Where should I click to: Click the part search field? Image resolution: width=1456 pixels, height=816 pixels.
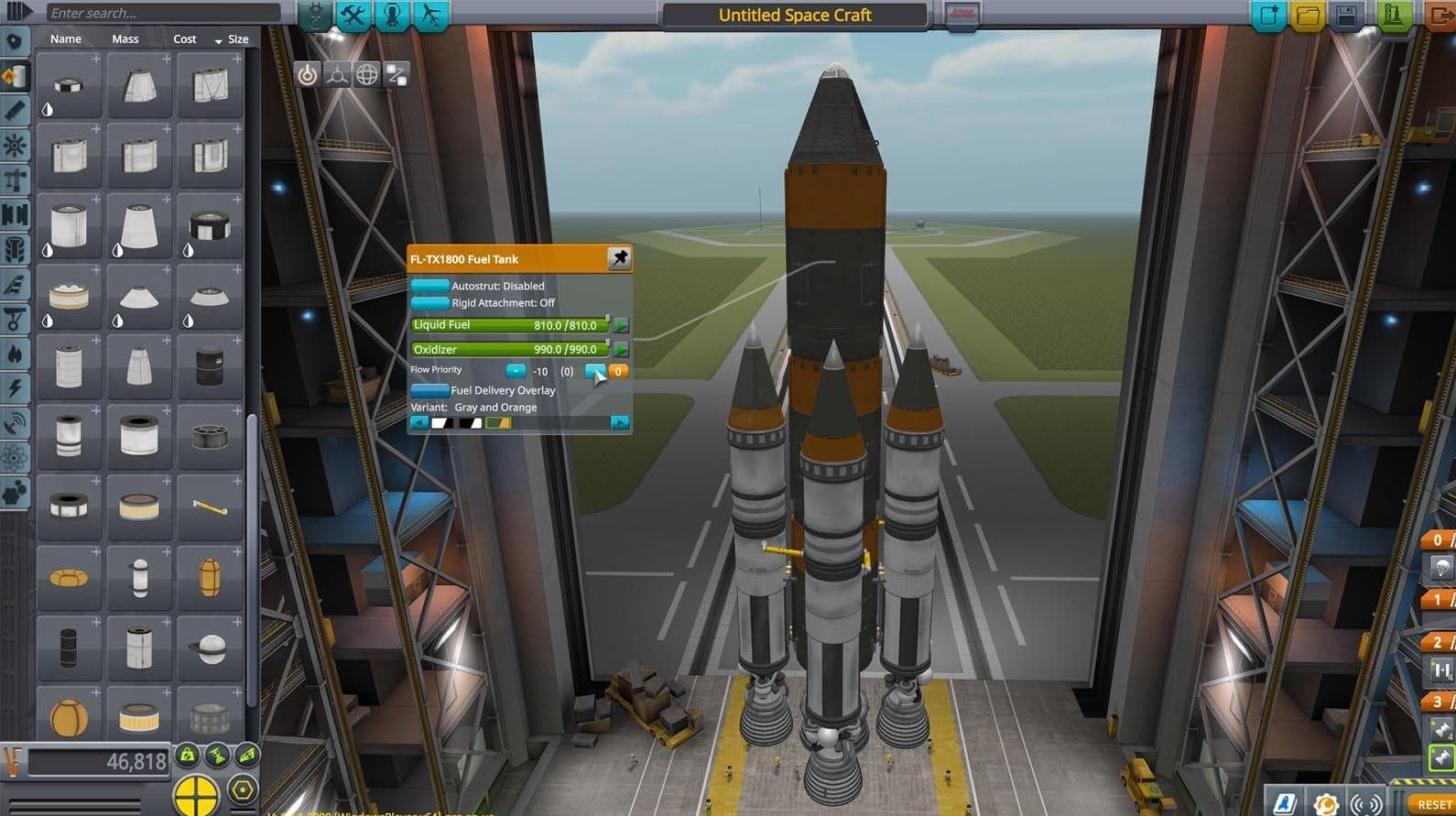pos(163,13)
